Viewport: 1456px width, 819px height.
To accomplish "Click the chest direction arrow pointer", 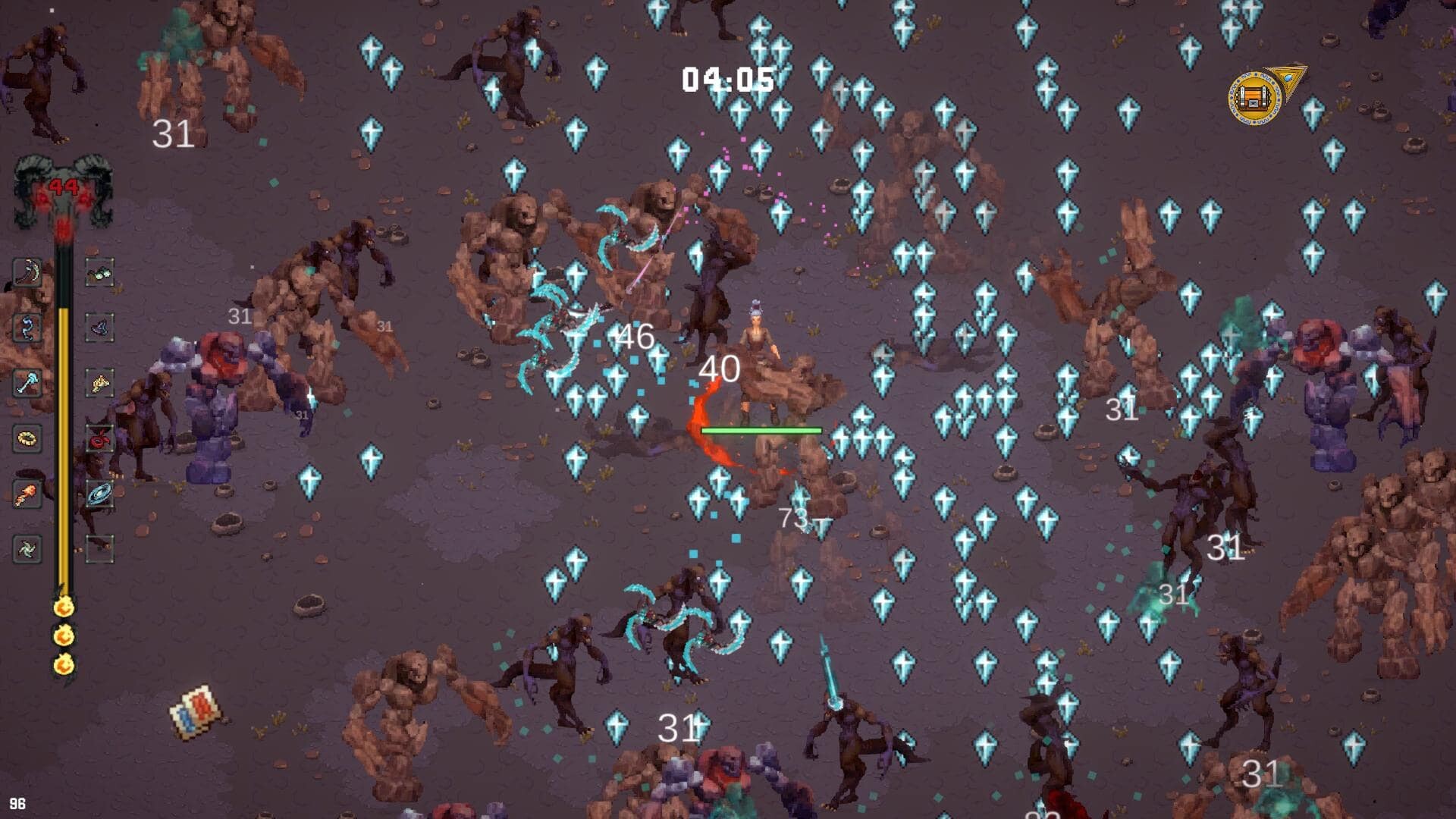I will 1289,76.
